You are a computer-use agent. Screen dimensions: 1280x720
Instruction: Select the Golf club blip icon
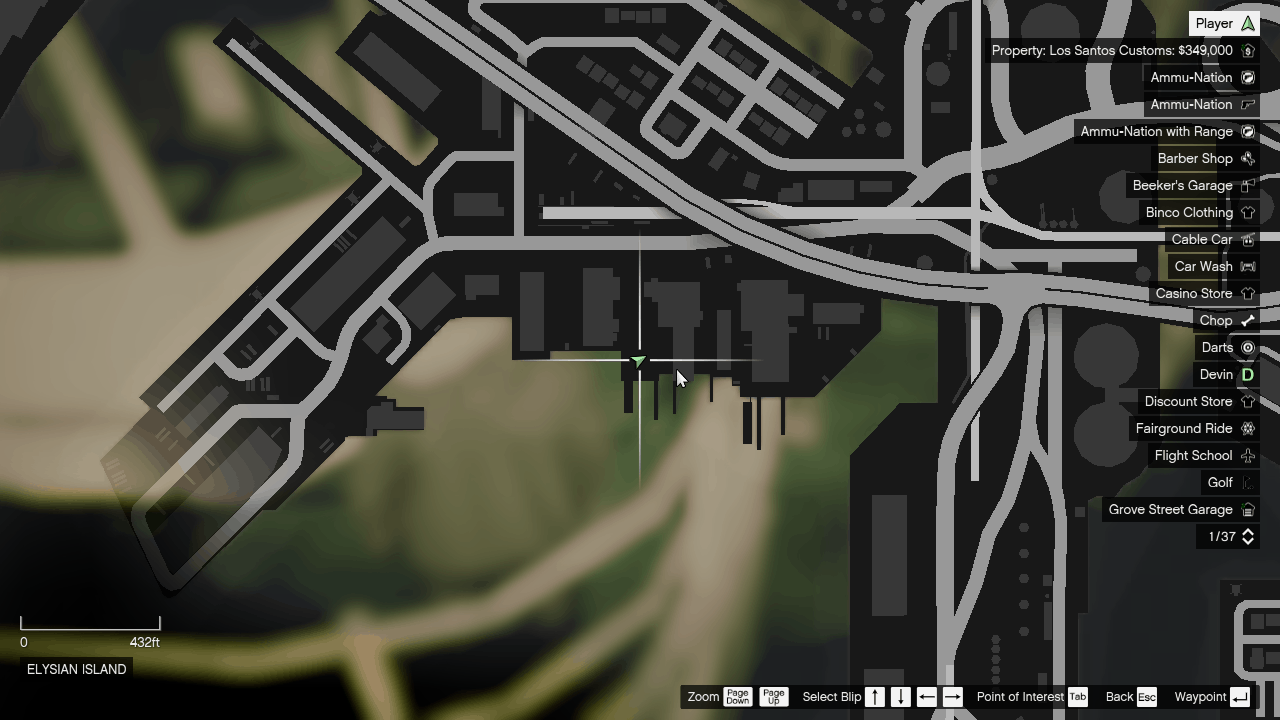1248,482
